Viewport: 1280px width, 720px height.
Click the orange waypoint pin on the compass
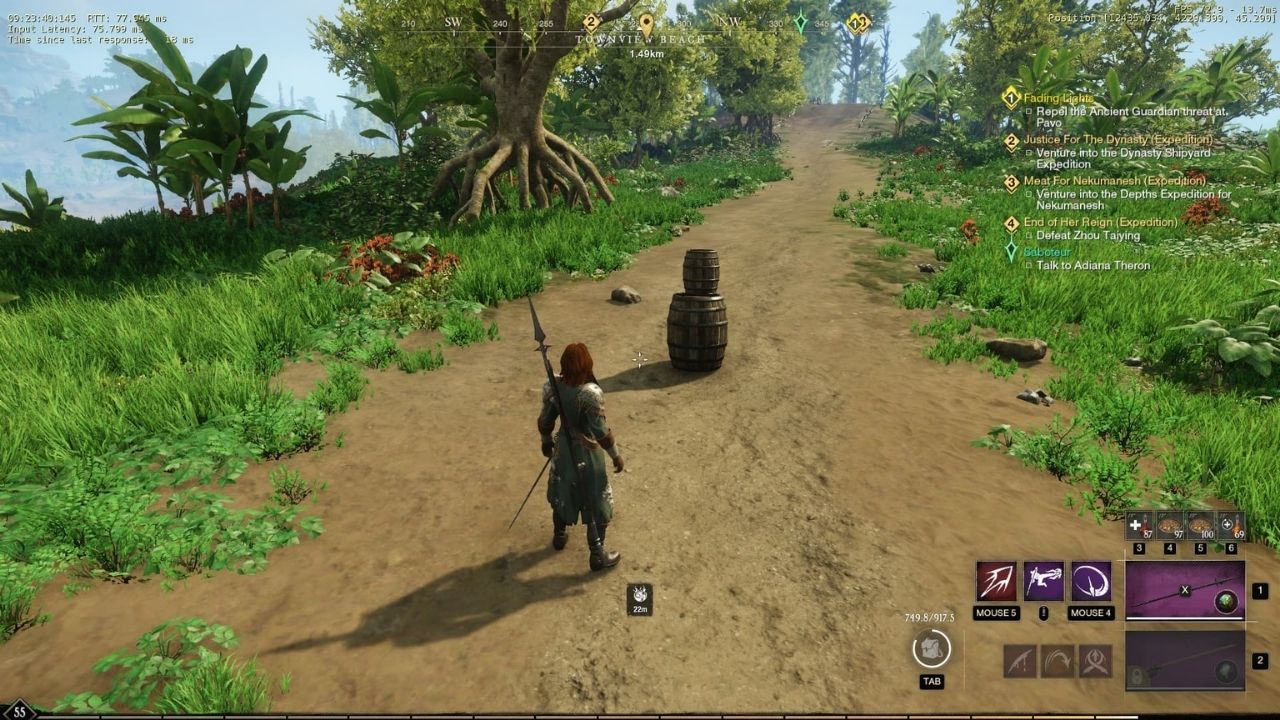coord(646,22)
